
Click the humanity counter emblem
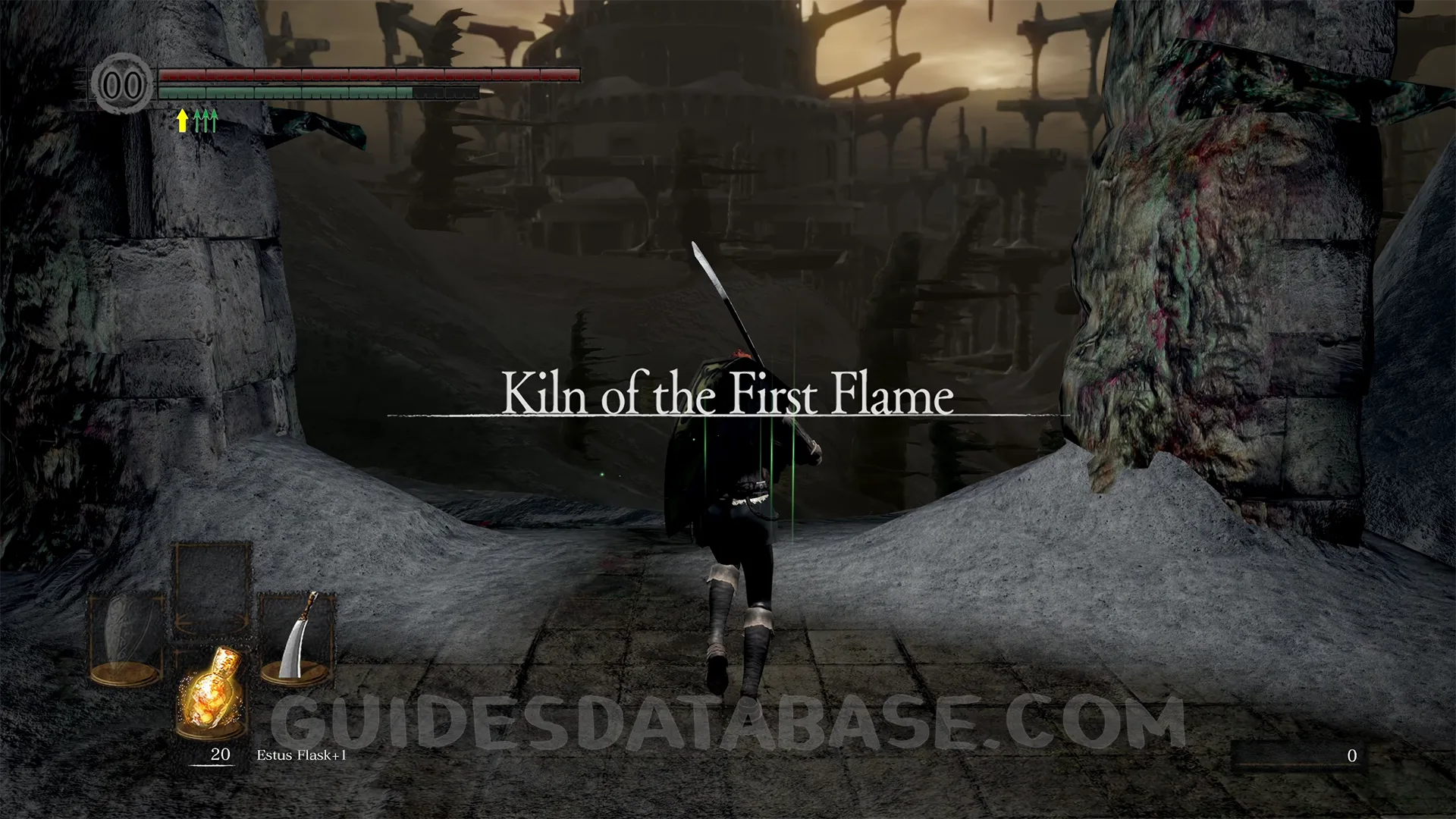(122, 84)
